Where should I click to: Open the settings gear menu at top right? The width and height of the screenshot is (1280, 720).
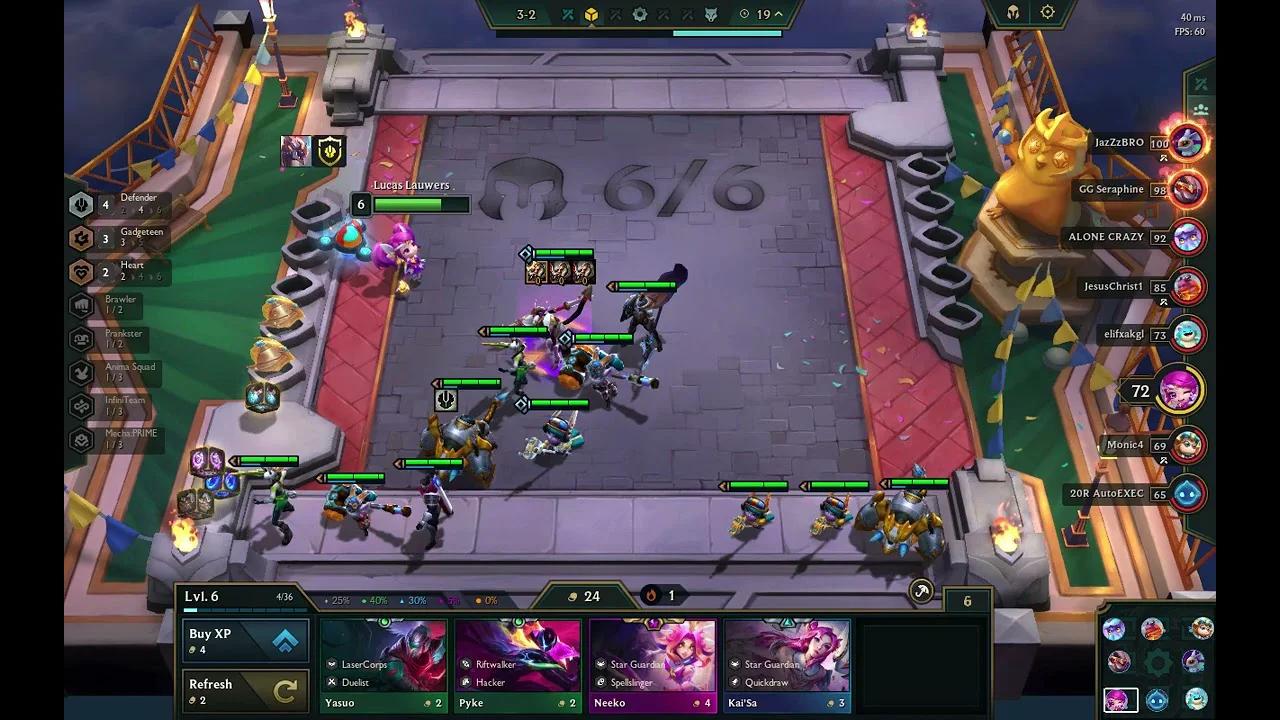coord(1046,12)
